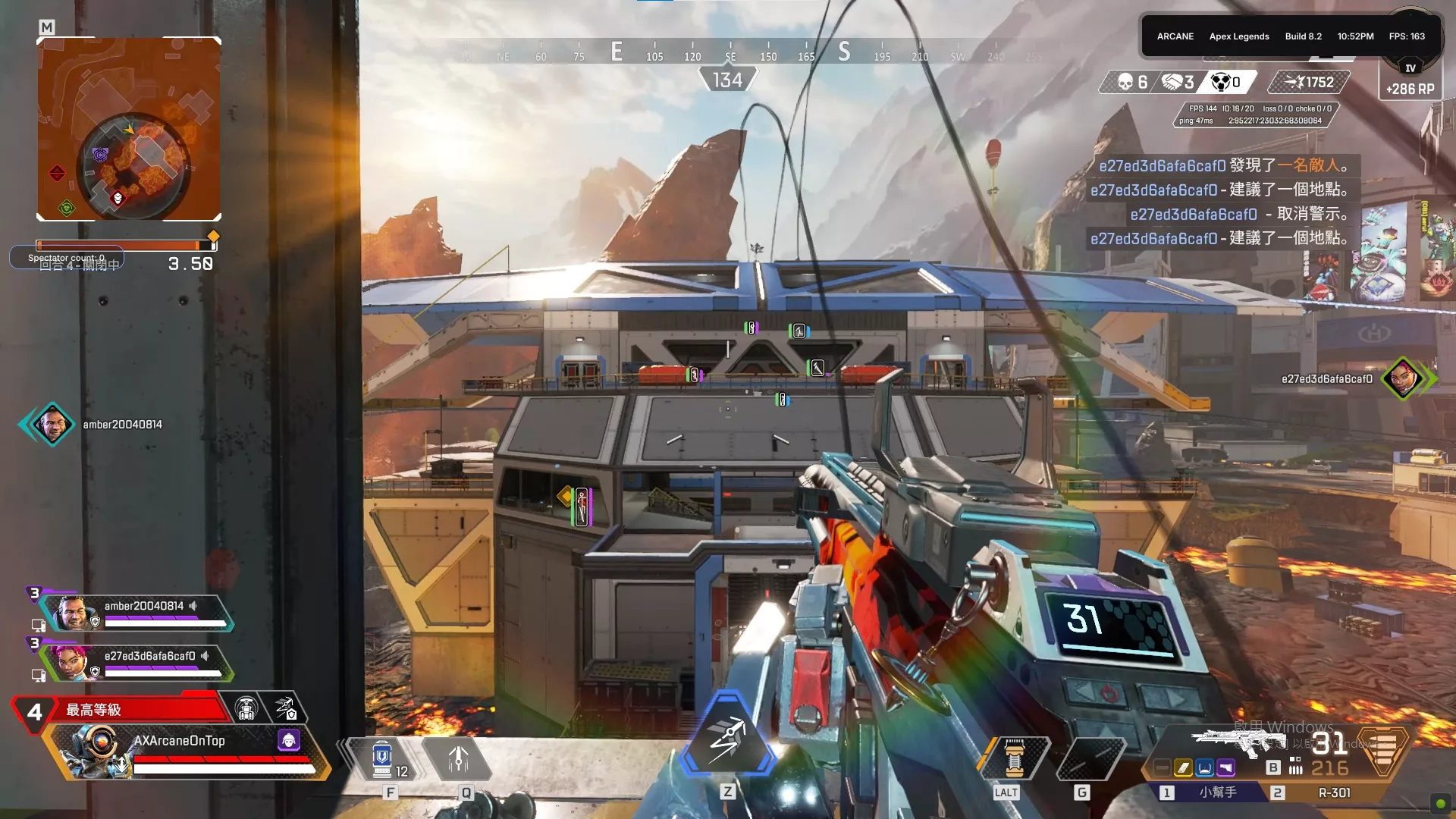Click the +286 RP rank badge
This screenshot has height=819, width=1456.
(1410, 80)
